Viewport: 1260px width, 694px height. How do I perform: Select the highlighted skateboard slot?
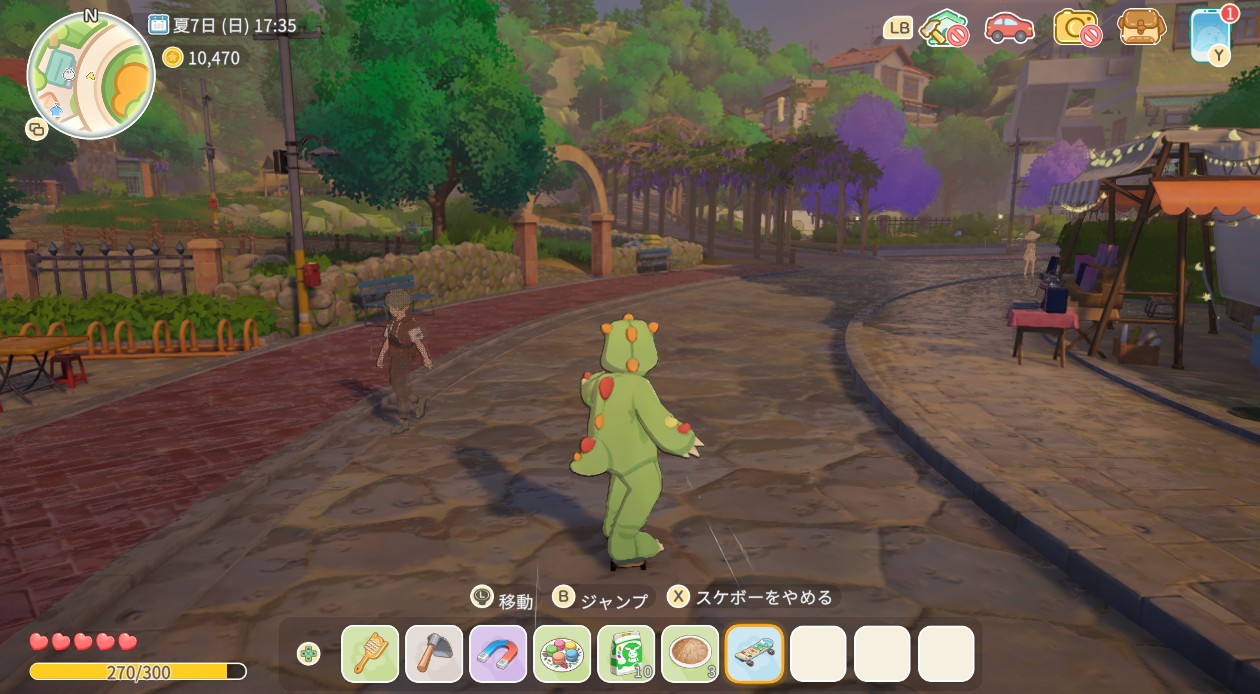(x=754, y=654)
